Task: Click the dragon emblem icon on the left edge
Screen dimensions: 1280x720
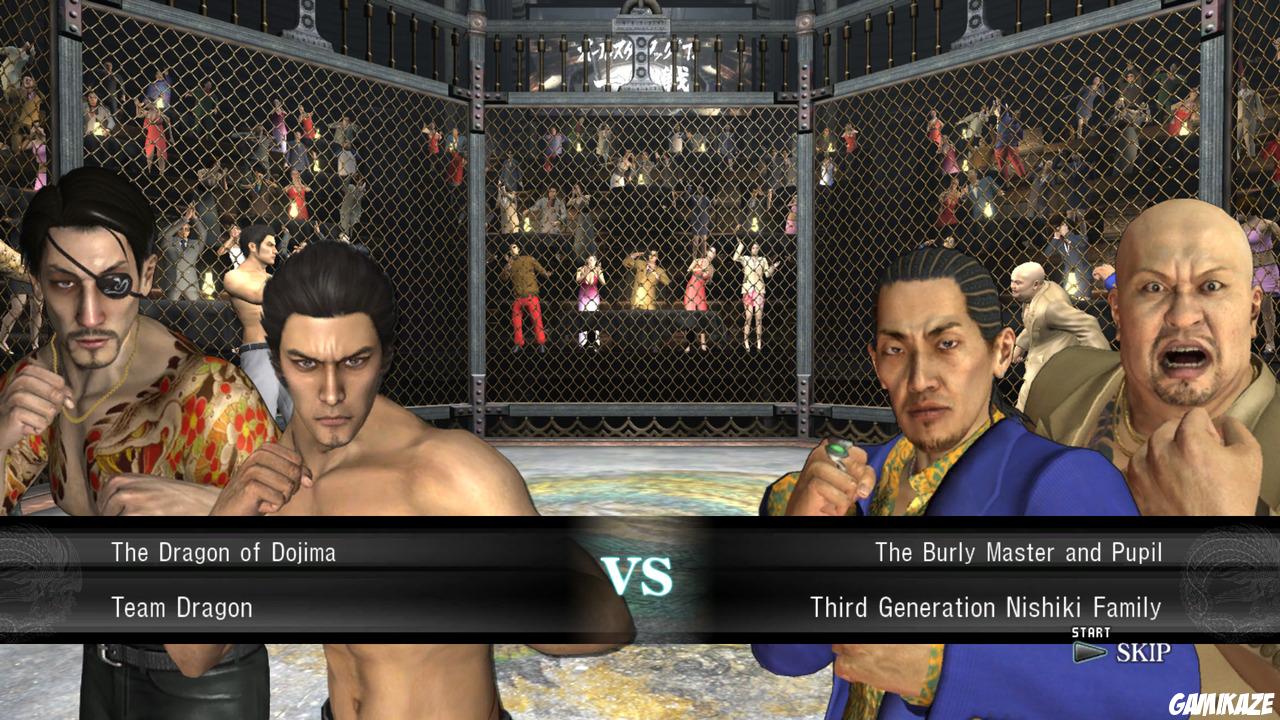Action: click(30, 572)
